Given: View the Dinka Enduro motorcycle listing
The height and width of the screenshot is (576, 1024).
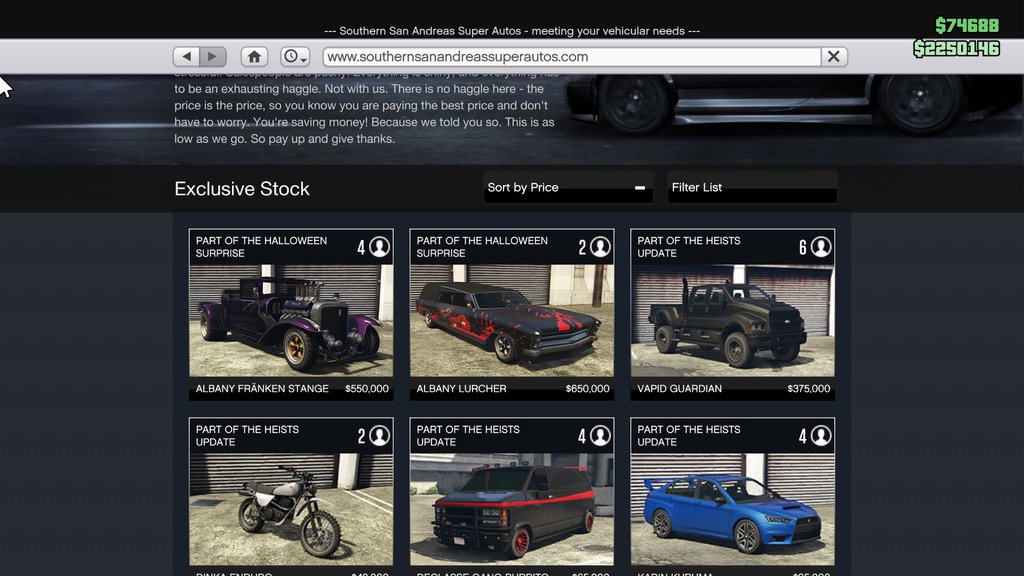Looking at the screenshot, I should click(291, 500).
